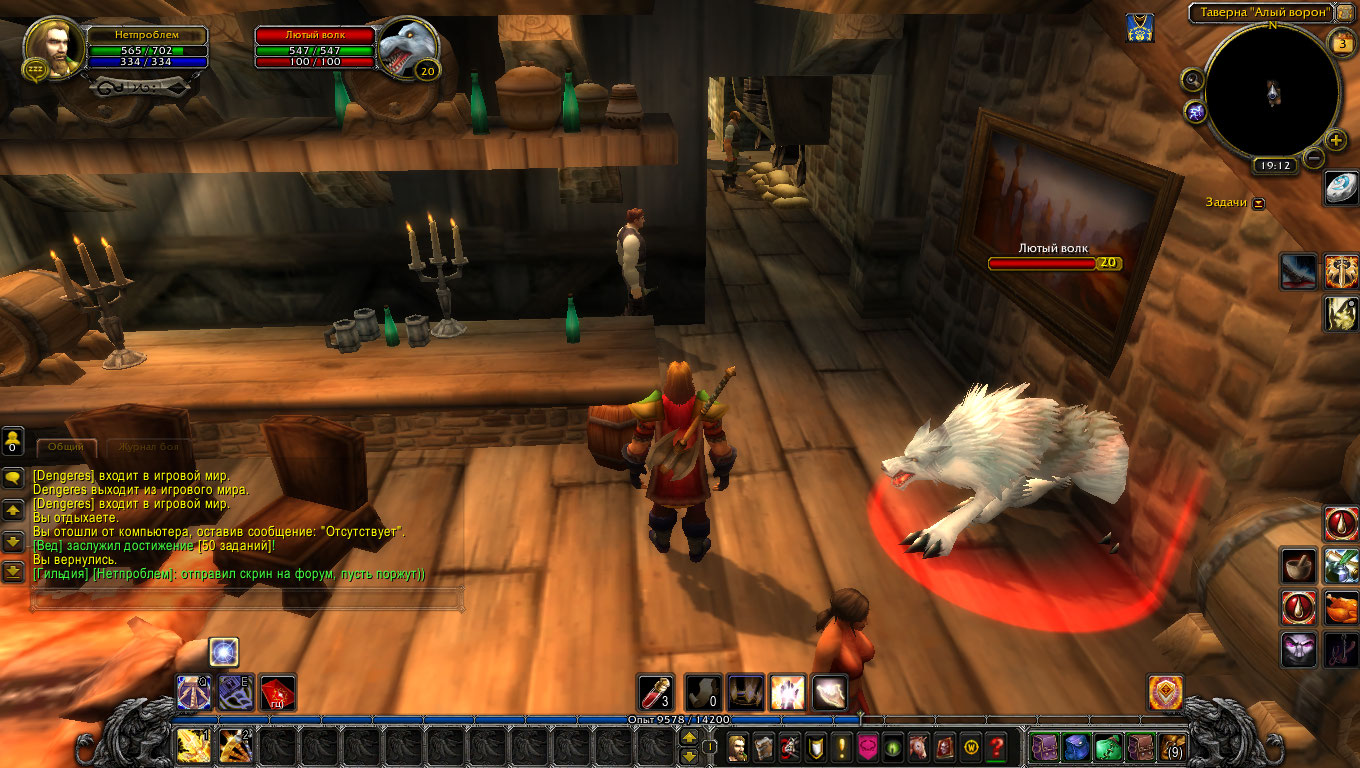Open the calendar button showing 3
The width and height of the screenshot is (1360, 768).
pyautogui.click(x=1341, y=42)
